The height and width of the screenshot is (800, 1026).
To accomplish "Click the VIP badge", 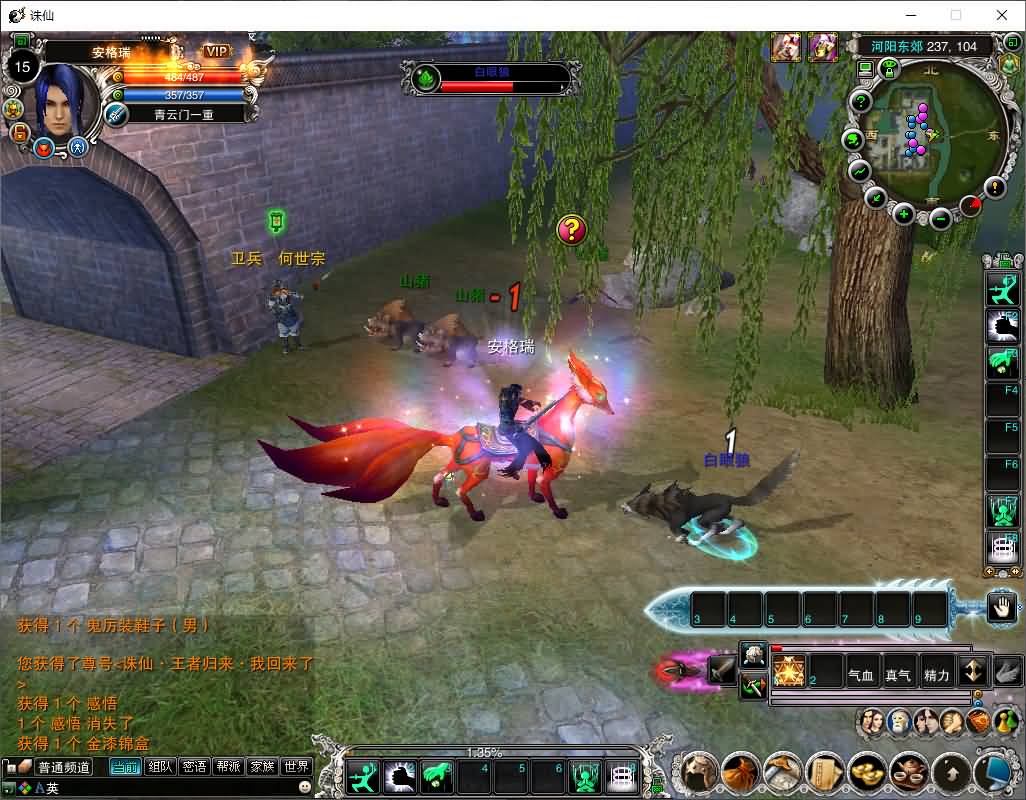I will click(216, 51).
